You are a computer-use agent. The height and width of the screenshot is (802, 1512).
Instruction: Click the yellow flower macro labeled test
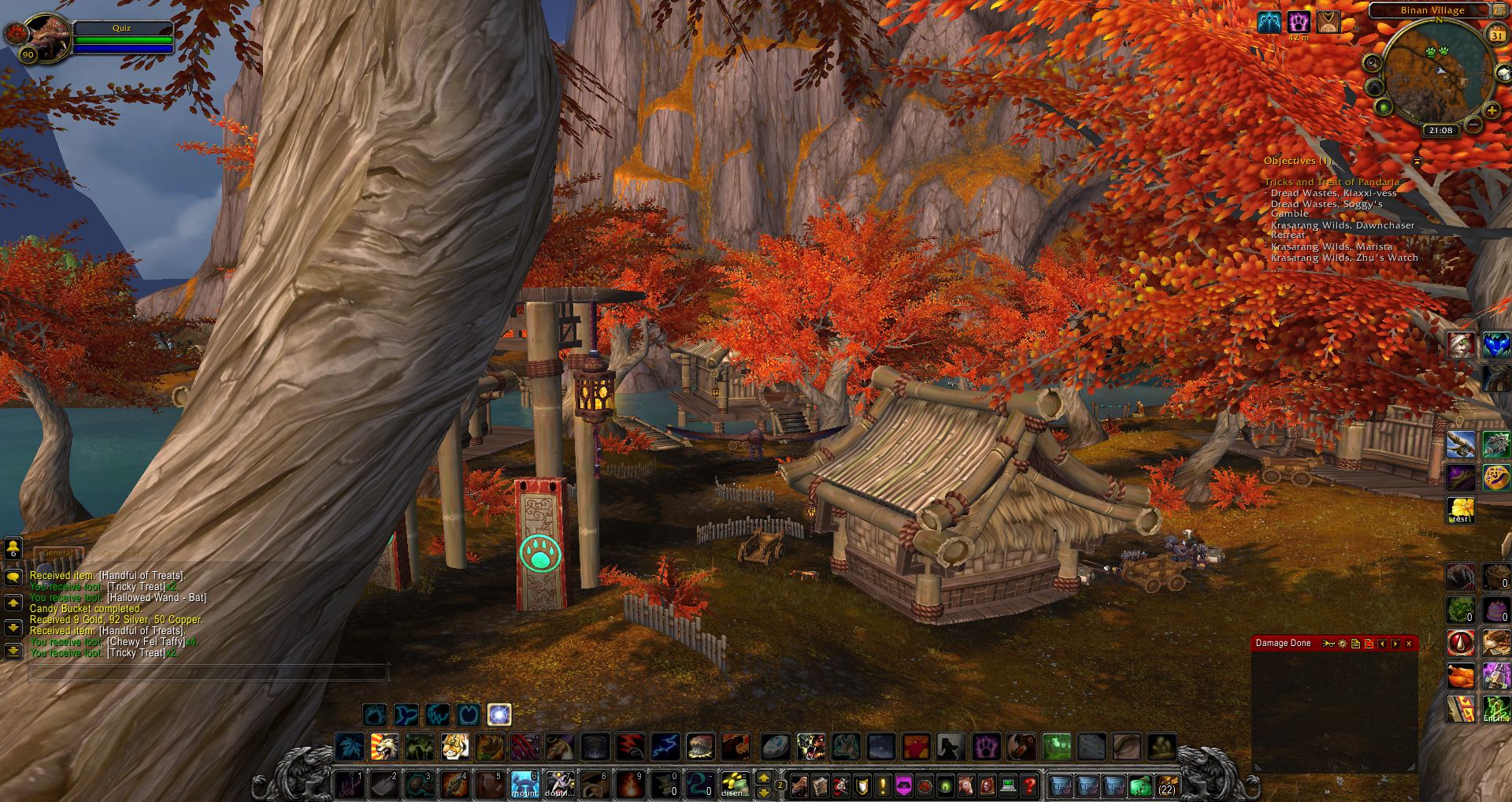(1460, 510)
